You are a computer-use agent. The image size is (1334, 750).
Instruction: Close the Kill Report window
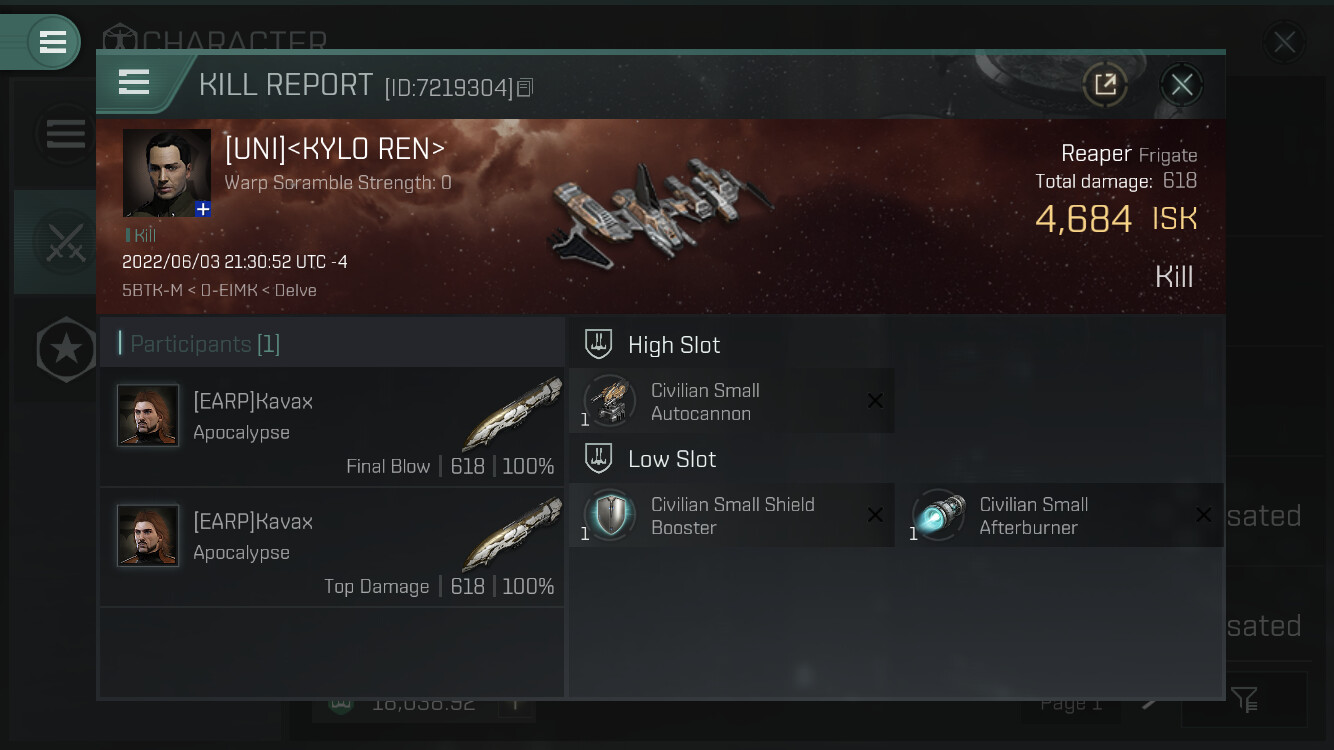click(x=1181, y=85)
